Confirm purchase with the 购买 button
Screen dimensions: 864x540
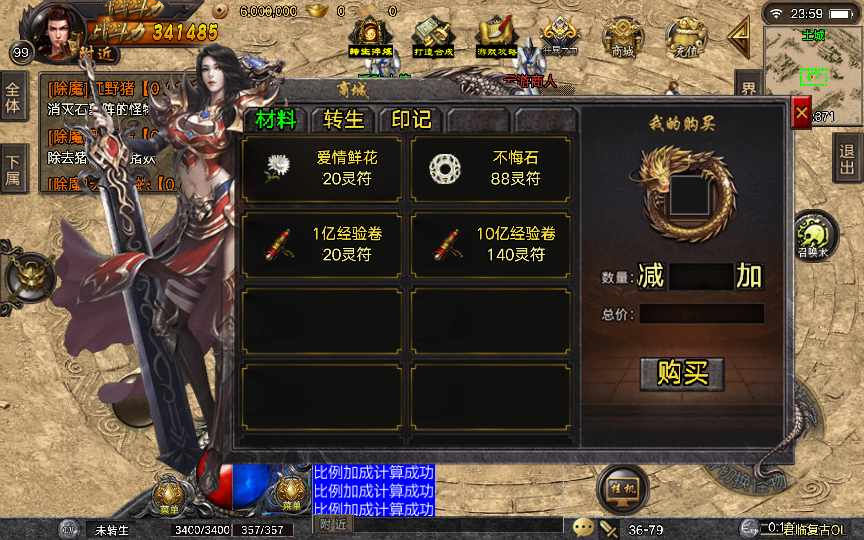click(682, 373)
